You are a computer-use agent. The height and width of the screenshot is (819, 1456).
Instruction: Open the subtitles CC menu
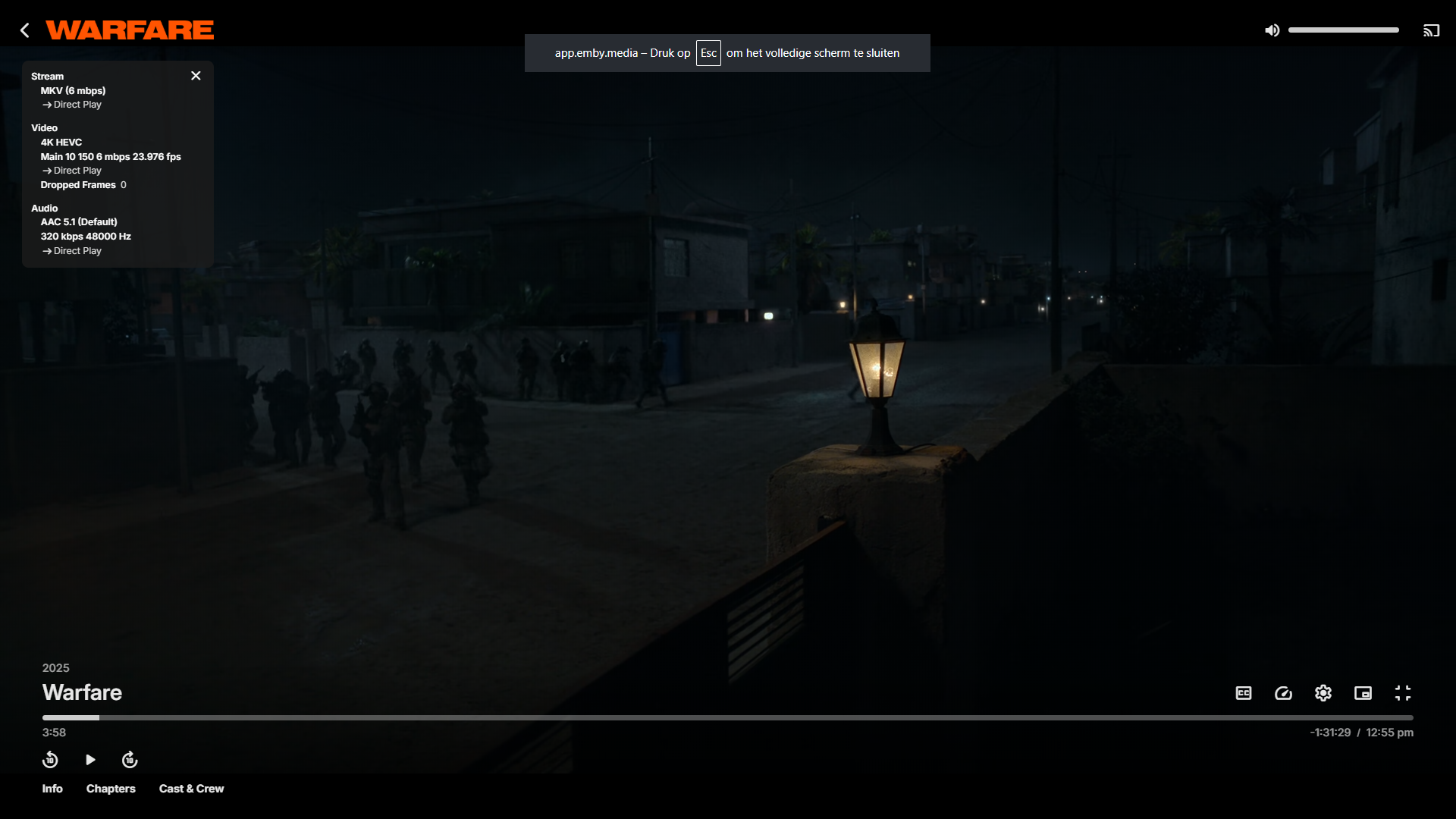1244,693
